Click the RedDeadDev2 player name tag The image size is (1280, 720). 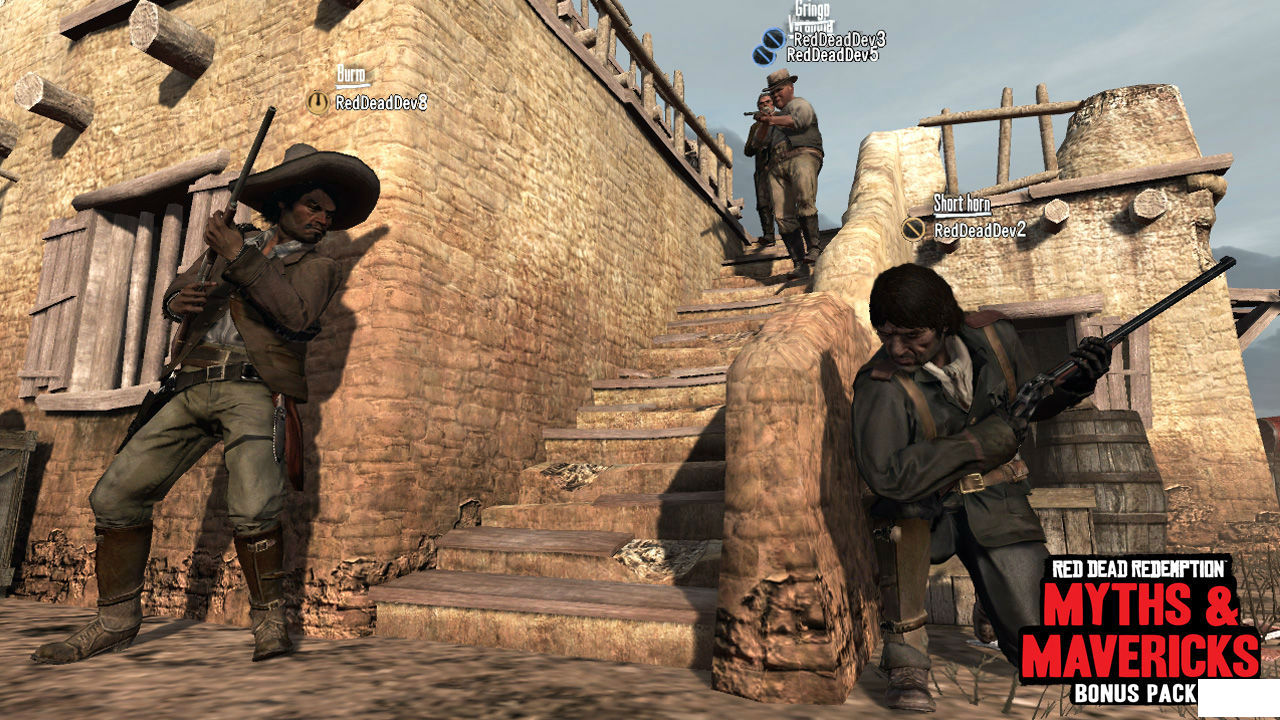(x=979, y=230)
